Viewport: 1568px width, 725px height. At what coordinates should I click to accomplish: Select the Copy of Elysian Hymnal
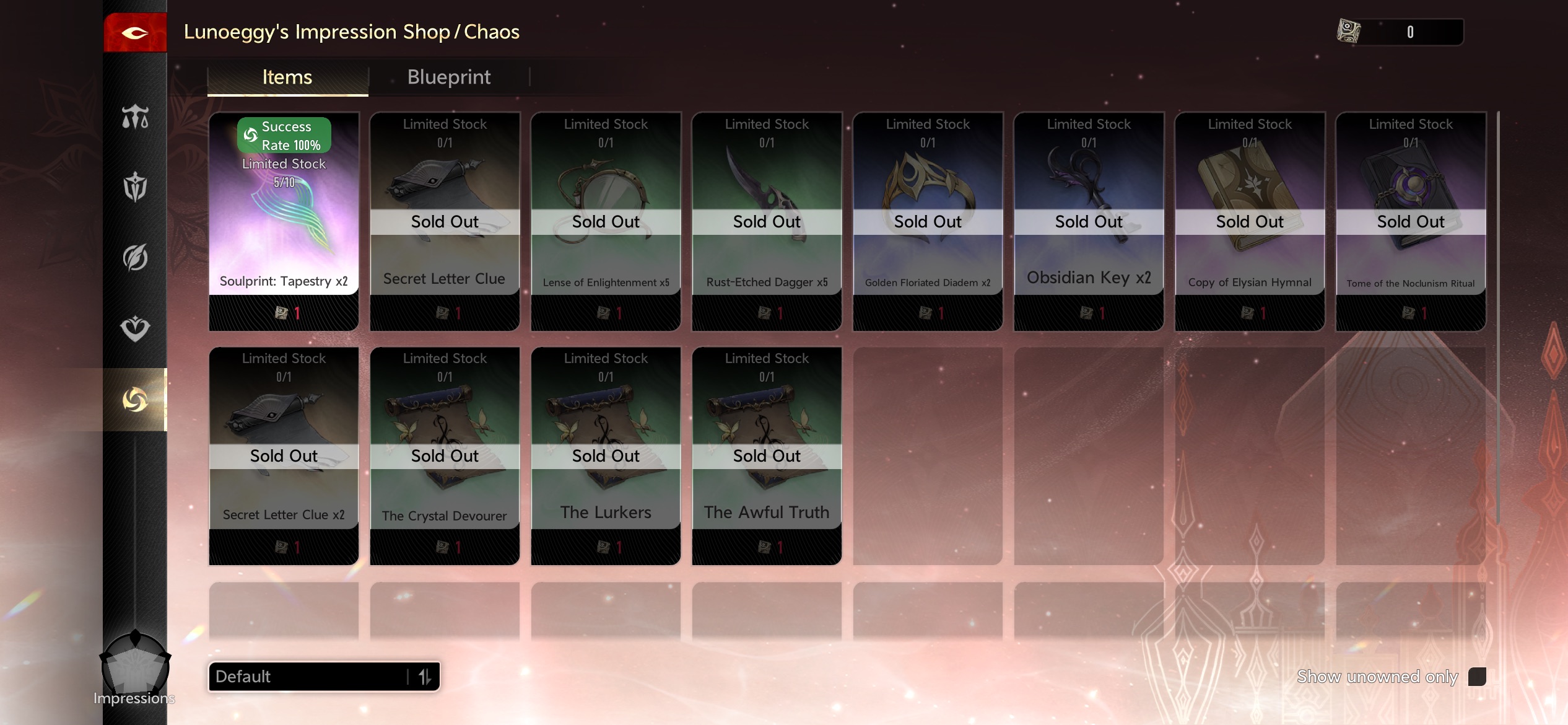(1250, 221)
